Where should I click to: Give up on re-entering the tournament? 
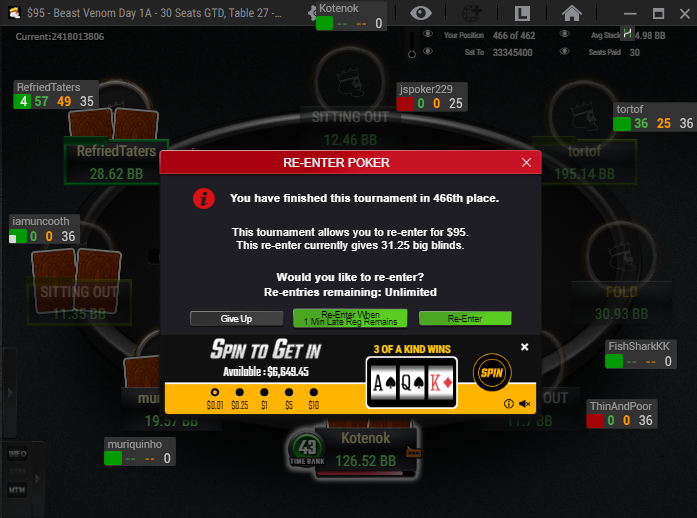(236, 318)
